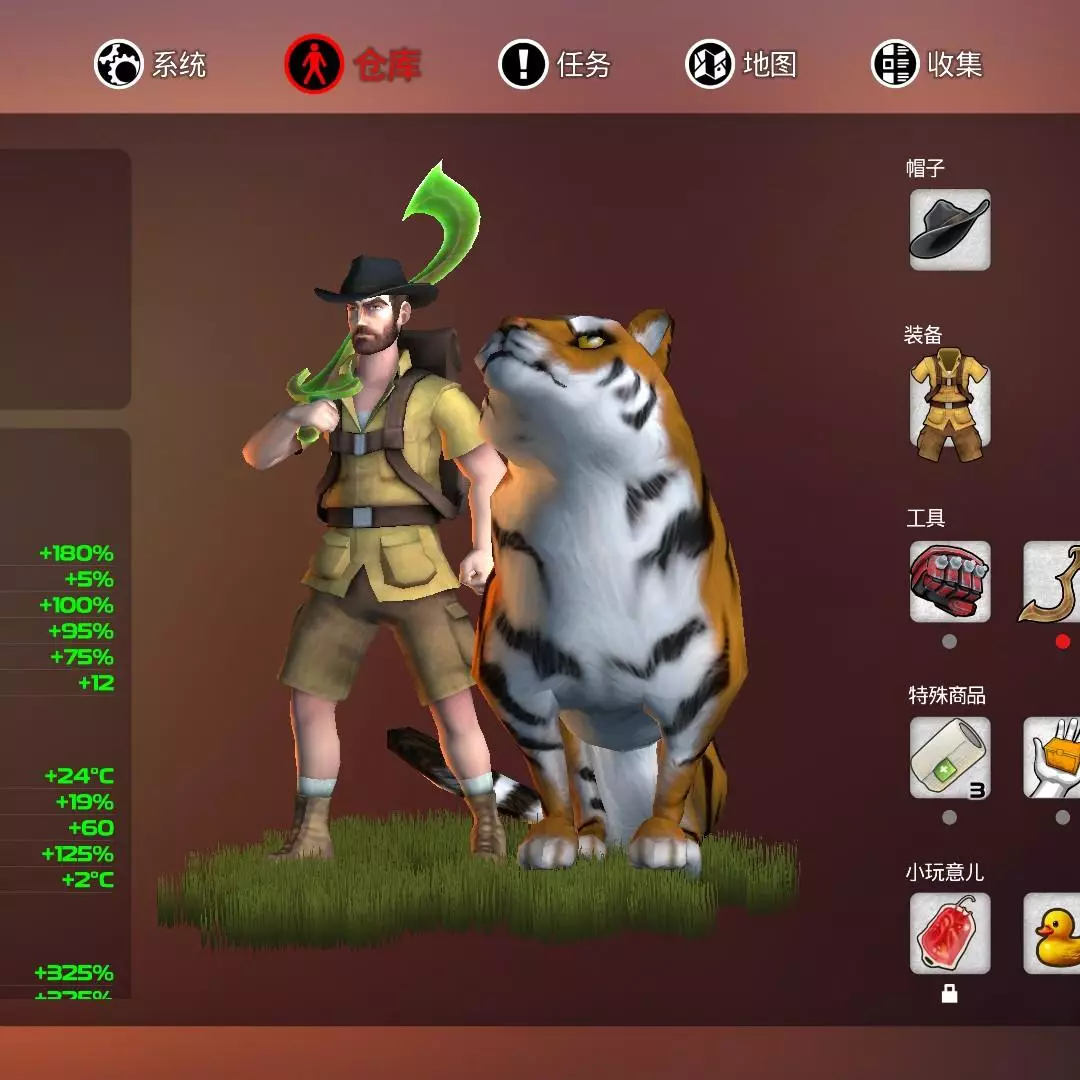Select the black cowboy hat slot
This screenshot has width=1080, height=1080.
point(949,230)
